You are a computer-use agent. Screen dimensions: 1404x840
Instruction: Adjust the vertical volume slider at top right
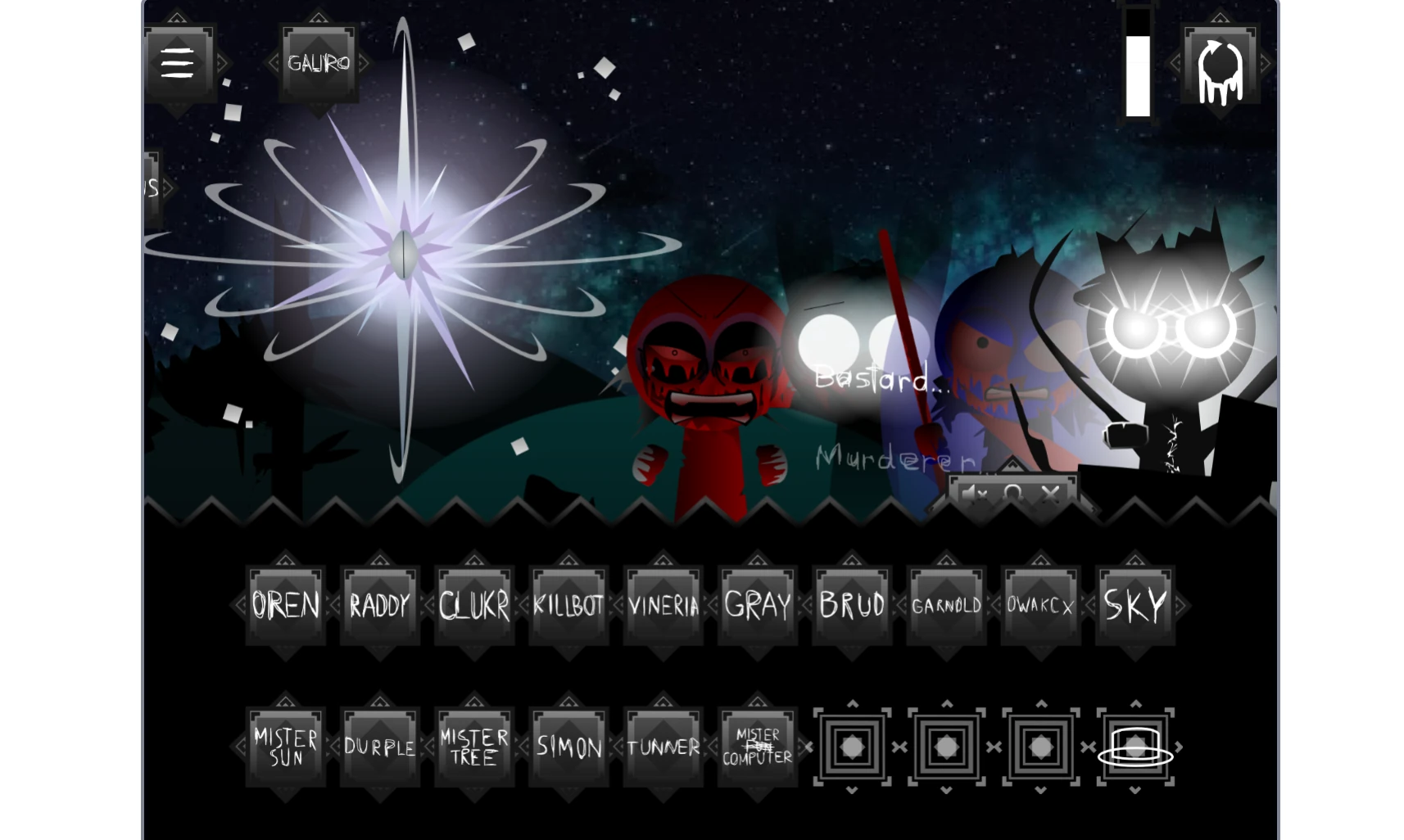1139,65
